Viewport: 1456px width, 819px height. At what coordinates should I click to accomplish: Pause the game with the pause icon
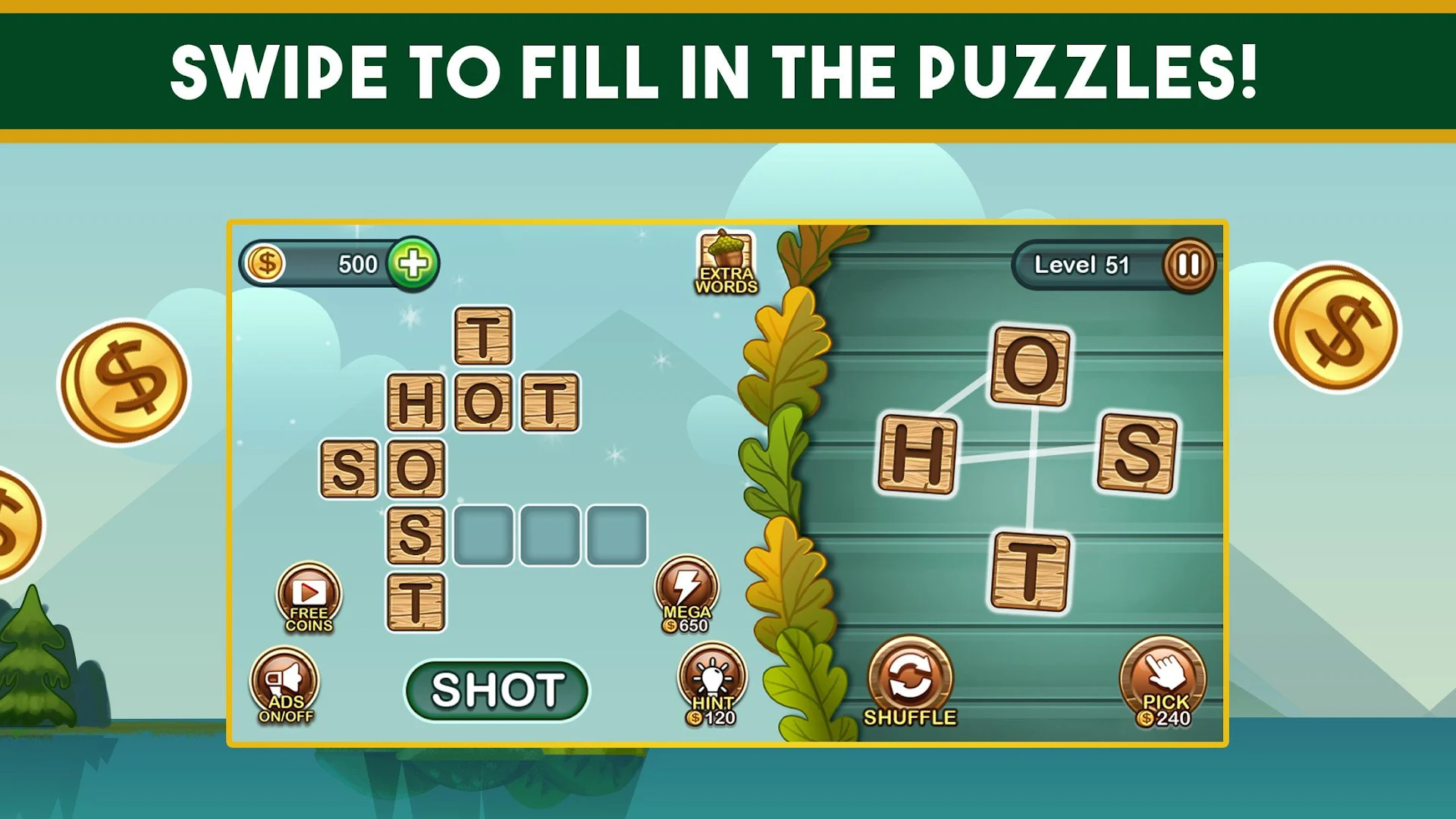(x=1190, y=263)
